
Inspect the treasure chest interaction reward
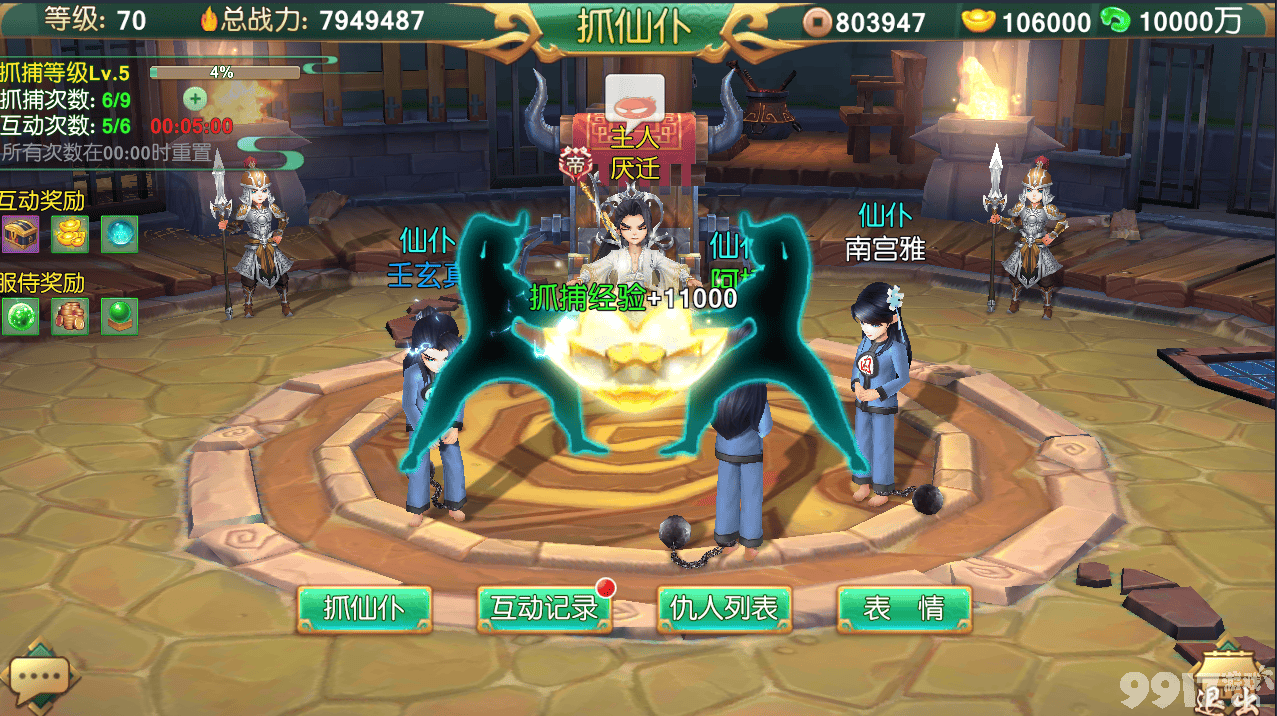(20, 234)
